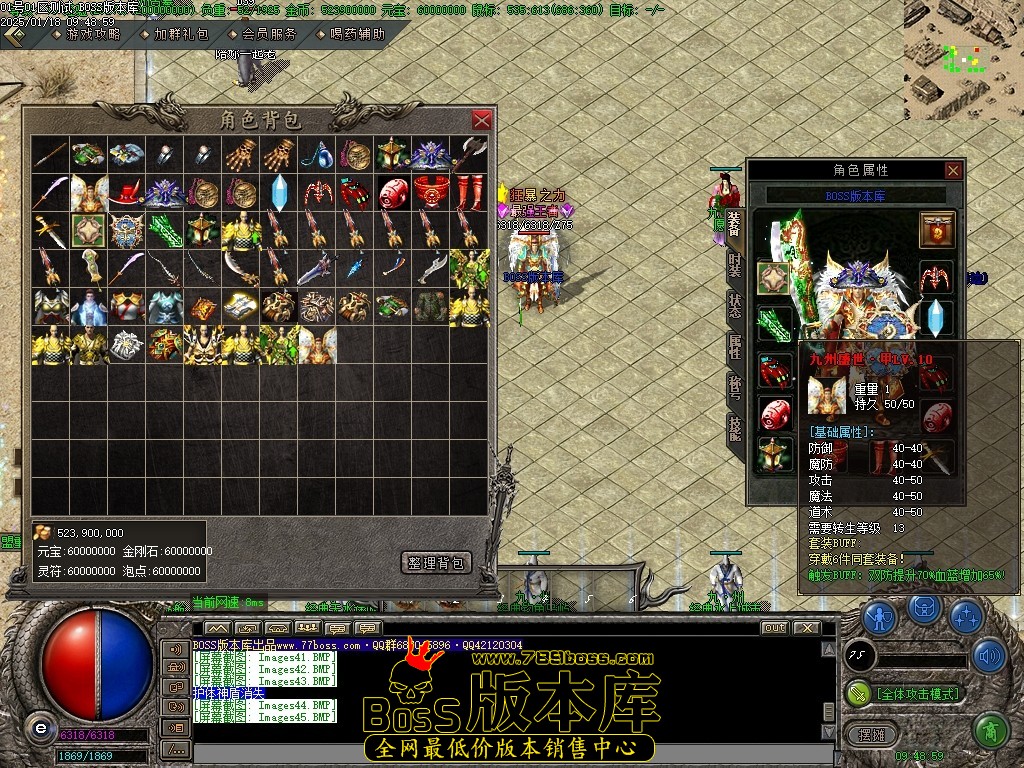Click the minimap in the corner
Image resolution: width=1024 pixels, height=768 pixels.
962,59
